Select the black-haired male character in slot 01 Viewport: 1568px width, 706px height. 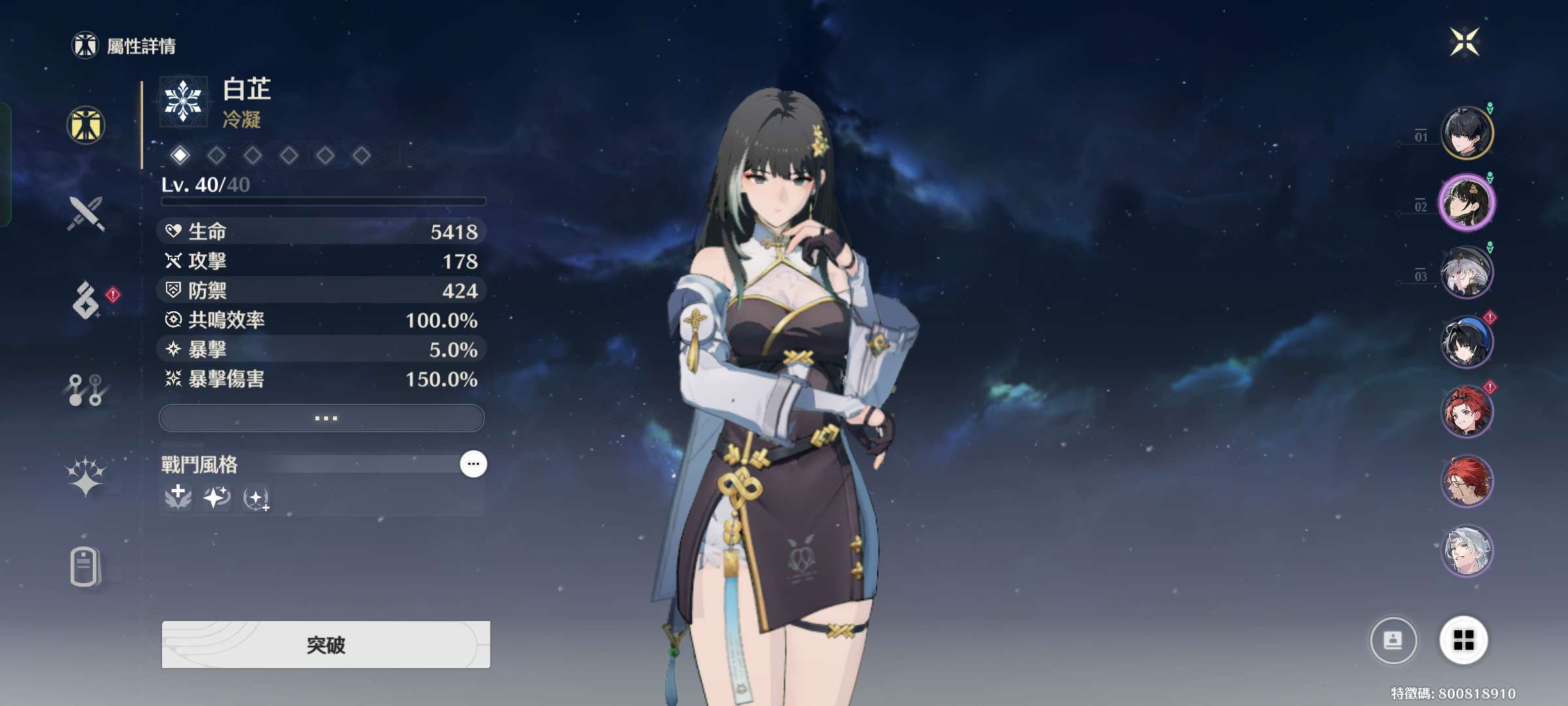click(1467, 133)
